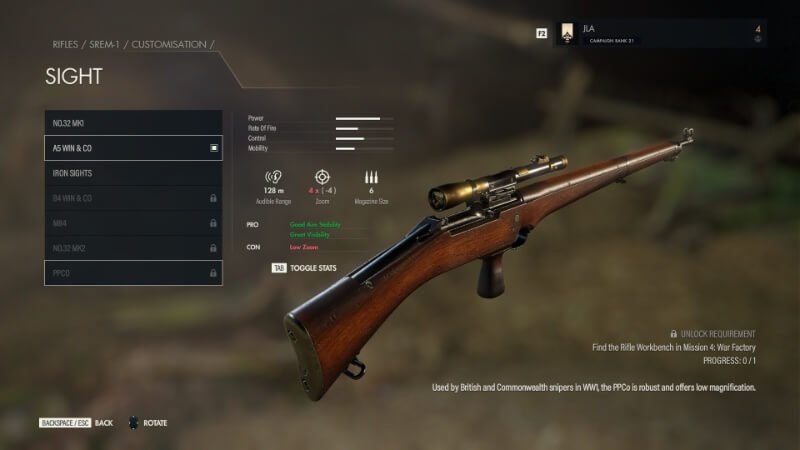Select the No.32 MKI sight

click(x=133, y=123)
